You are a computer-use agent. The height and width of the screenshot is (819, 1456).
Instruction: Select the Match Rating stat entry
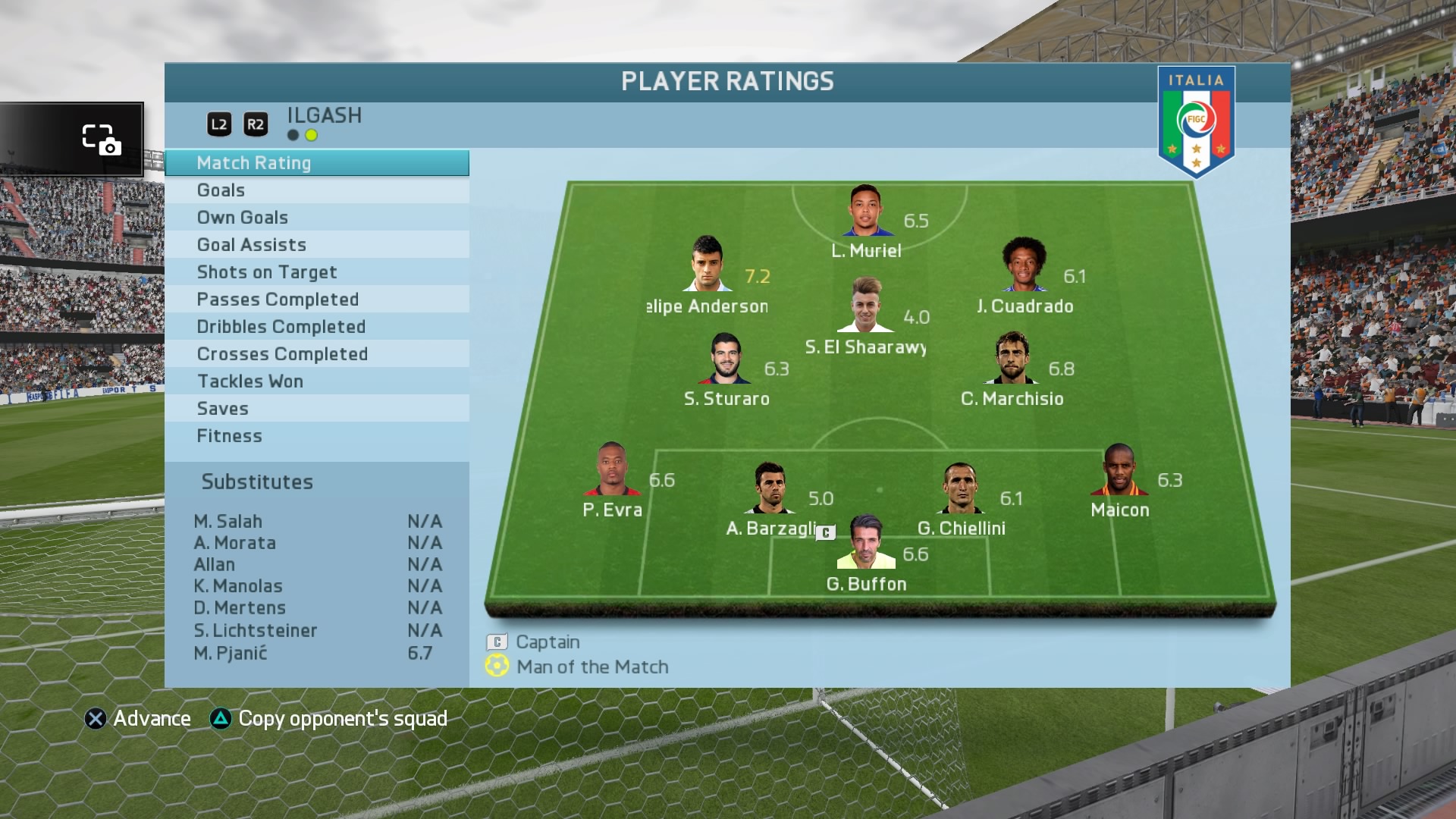[x=316, y=163]
